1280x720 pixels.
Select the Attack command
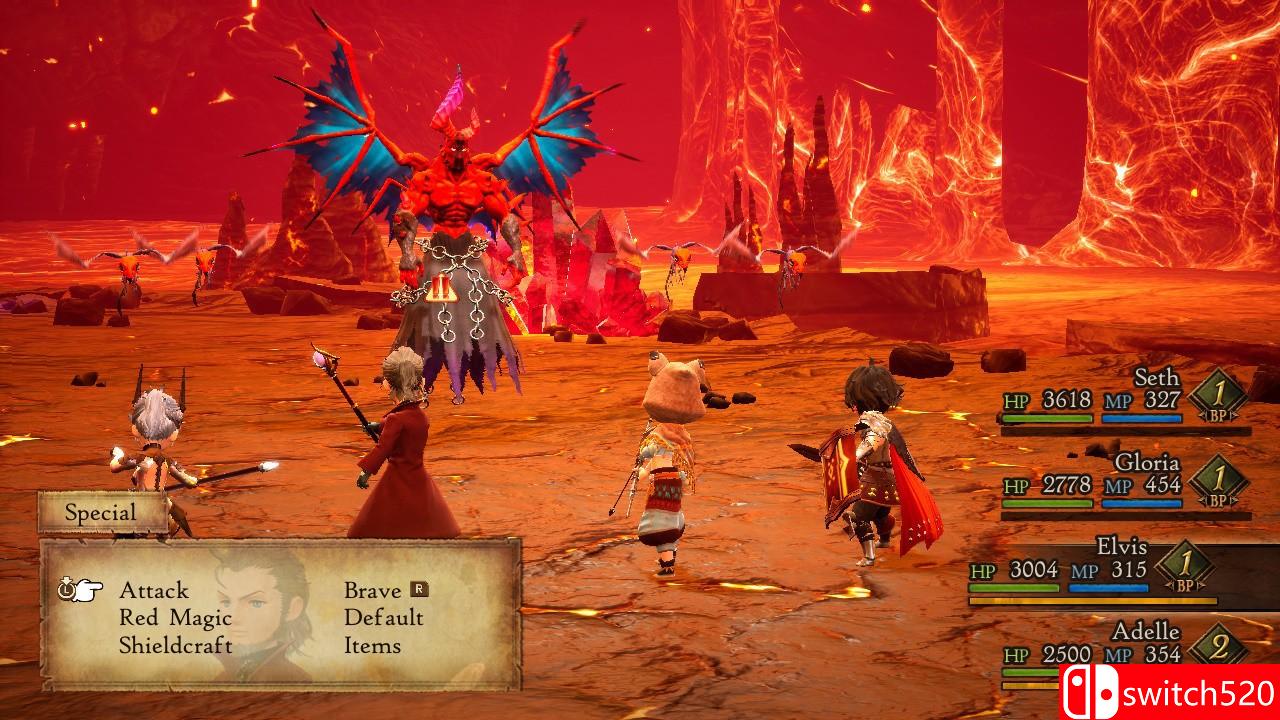click(x=154, y=590)
